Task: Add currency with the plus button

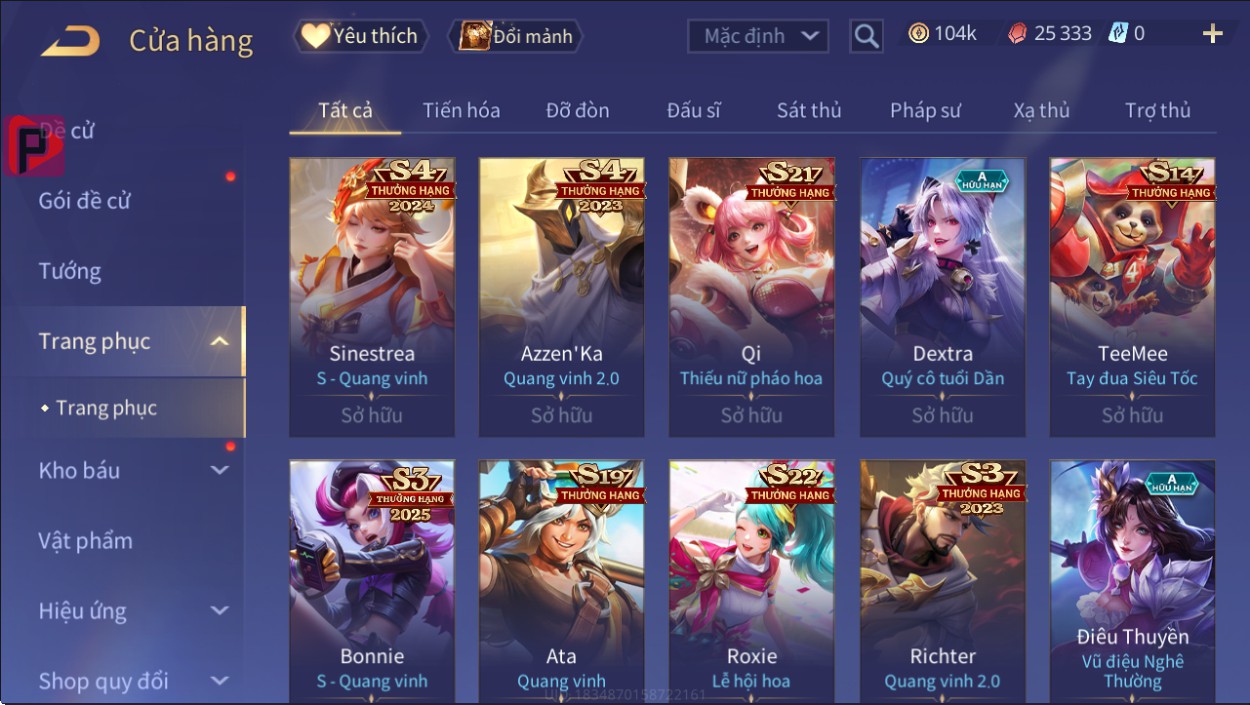Action: point(1212,34)
